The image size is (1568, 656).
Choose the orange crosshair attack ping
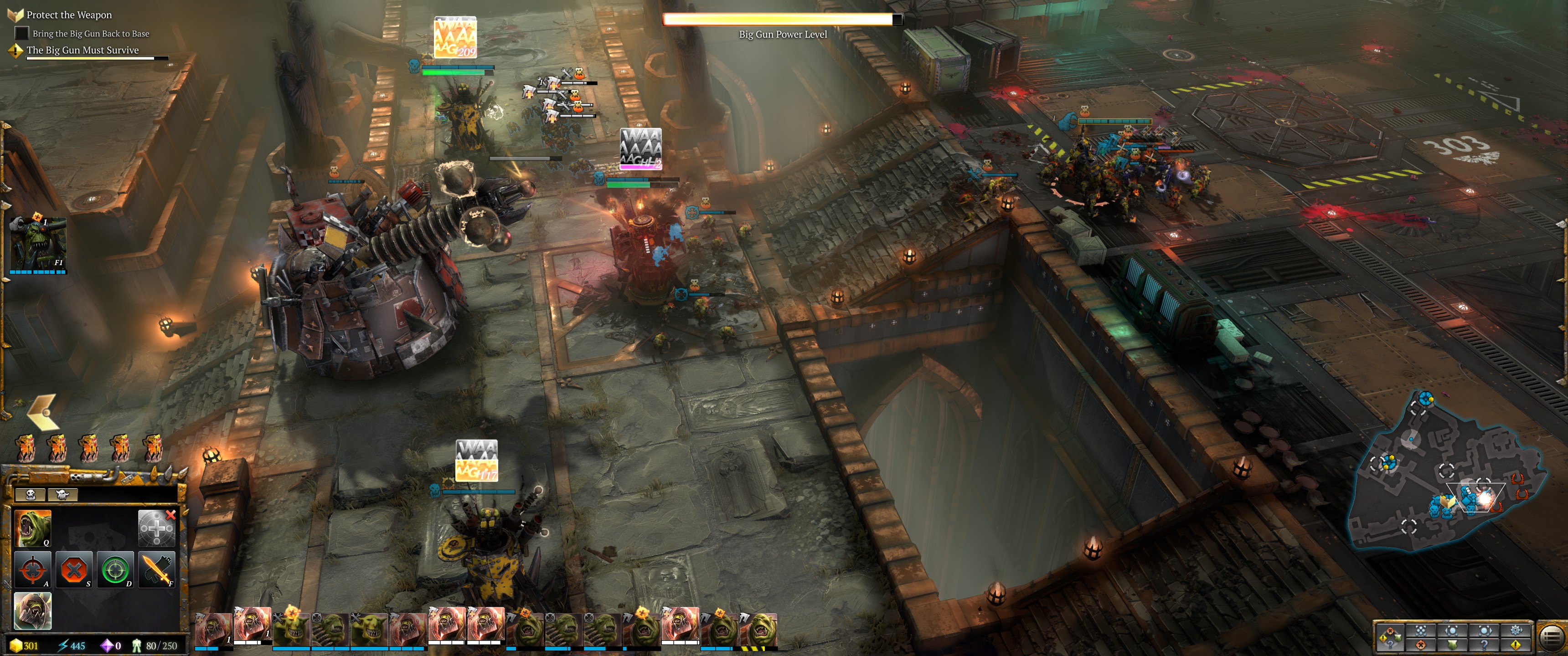pyautogui.click(x=1421, y=645)
